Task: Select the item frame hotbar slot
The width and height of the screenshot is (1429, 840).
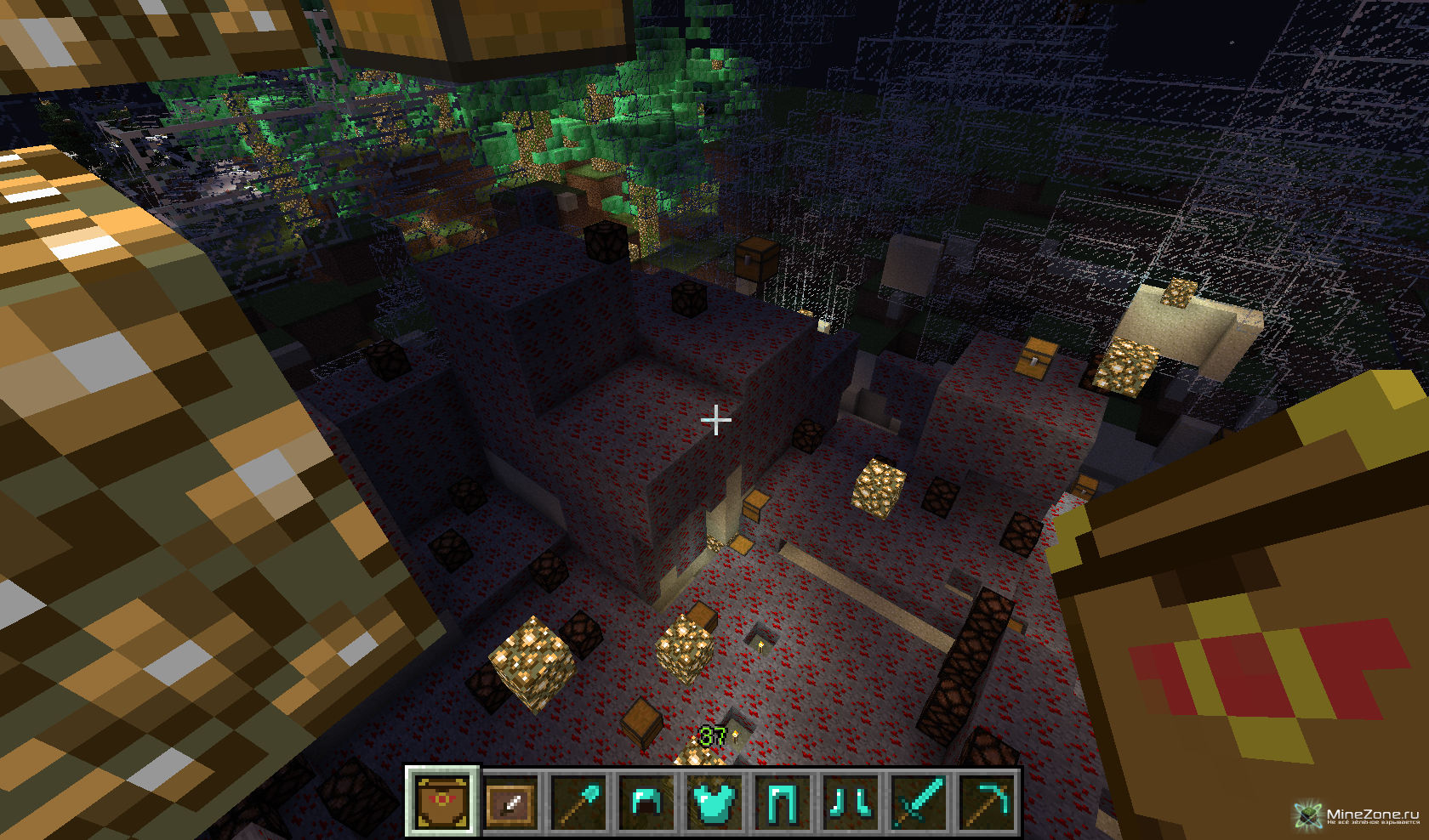Action: (510, 801)
